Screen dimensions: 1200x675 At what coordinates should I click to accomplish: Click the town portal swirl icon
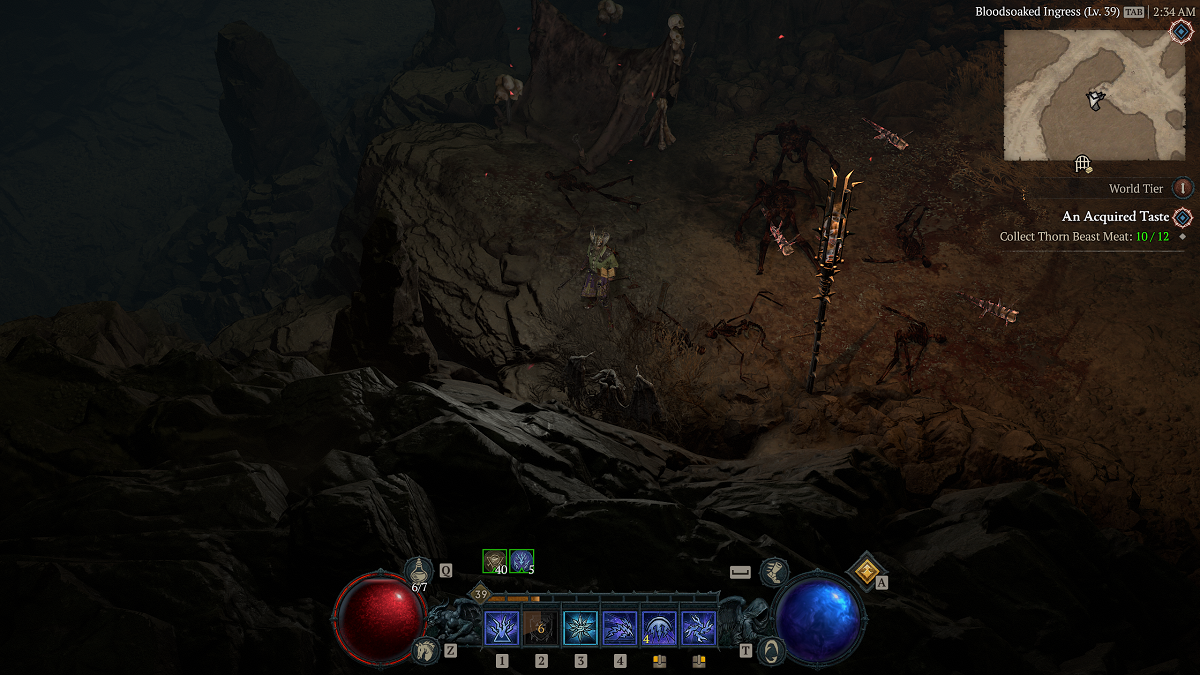(771, 650)
